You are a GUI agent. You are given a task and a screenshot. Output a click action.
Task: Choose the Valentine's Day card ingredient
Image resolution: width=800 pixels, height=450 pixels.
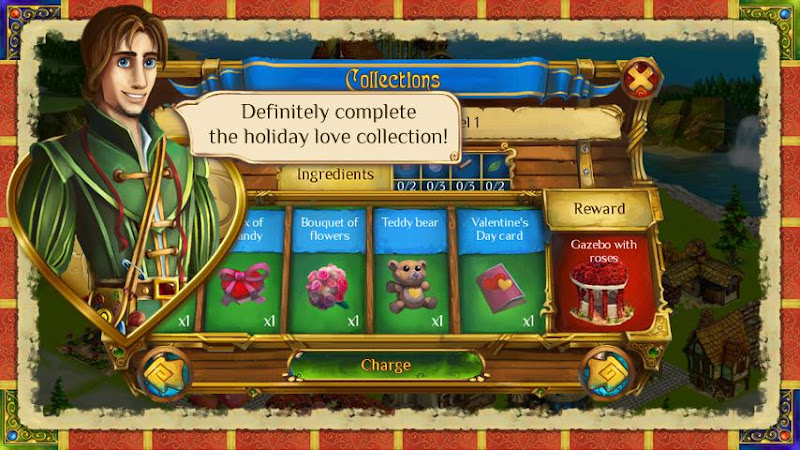[500, 270]
